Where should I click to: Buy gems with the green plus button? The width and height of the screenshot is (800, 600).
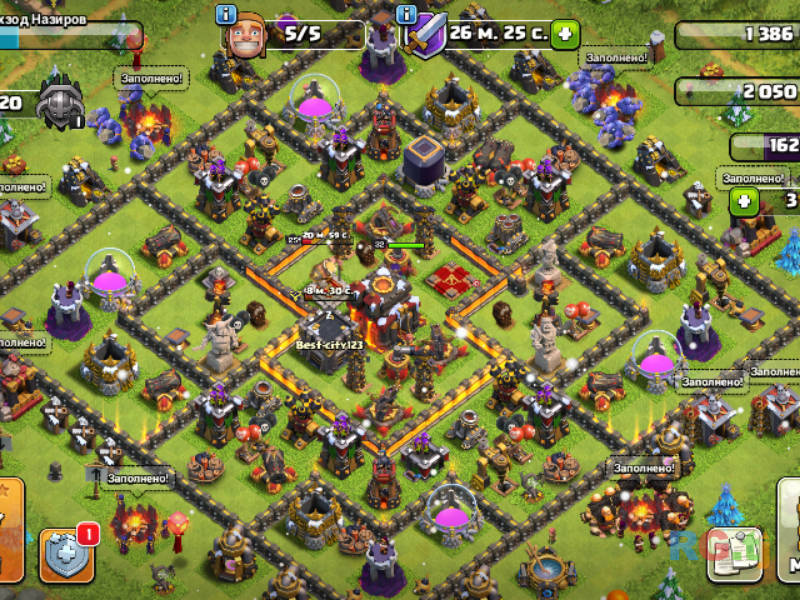coord(743,201)
